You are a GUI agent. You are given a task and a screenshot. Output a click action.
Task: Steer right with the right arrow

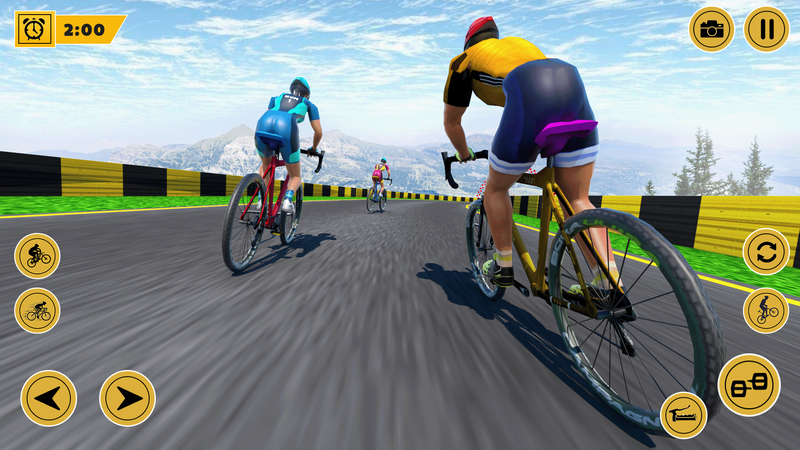coord(127,398)
